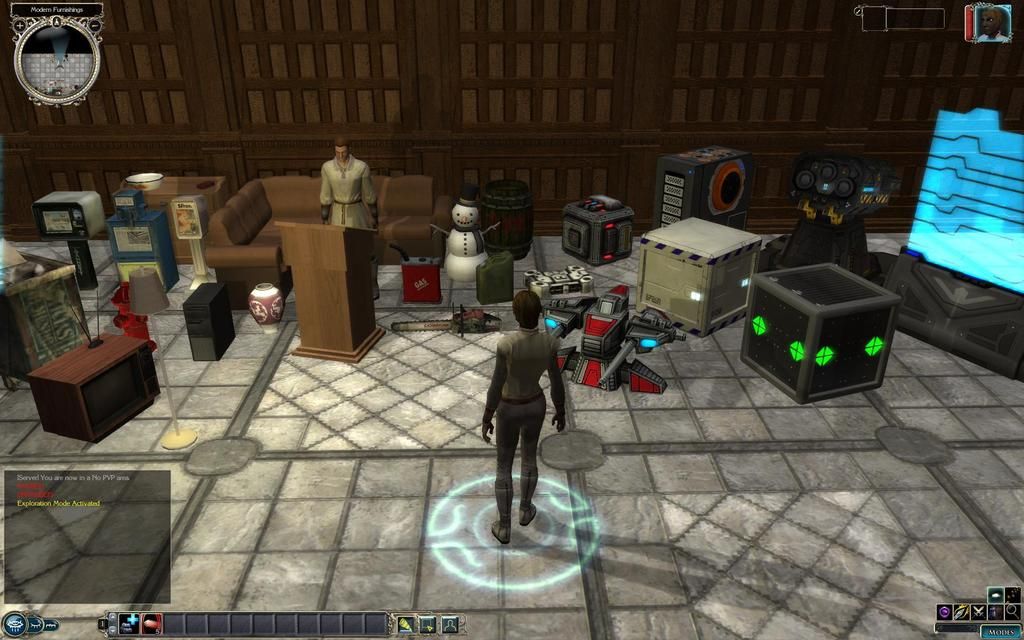The height and width of the screenshot is (640, 1024).
Task: Open the Modes panel
Action: click(x=999, y=631)
